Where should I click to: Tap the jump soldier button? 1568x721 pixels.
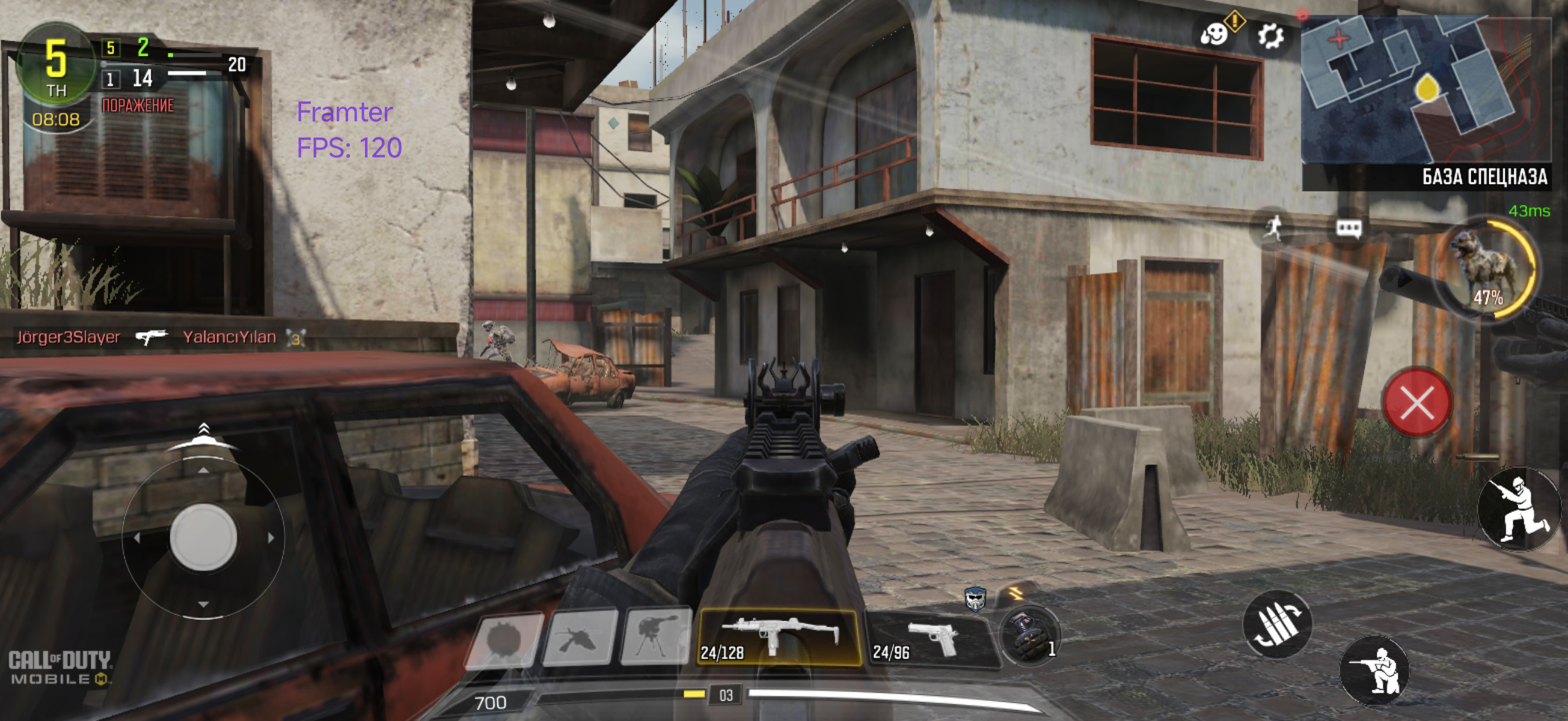click(x=1518, y=509)
